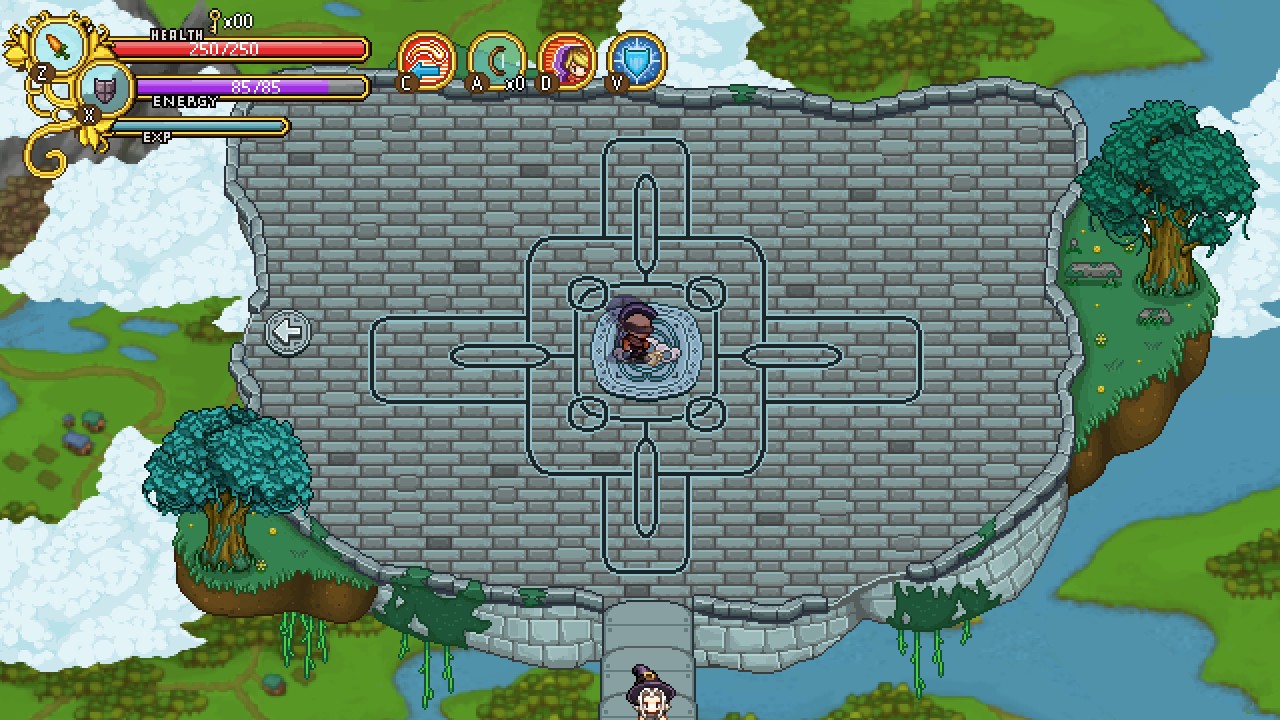Trigger the hooded figure ability on D
1280x720 pixels.
point(564,60)
